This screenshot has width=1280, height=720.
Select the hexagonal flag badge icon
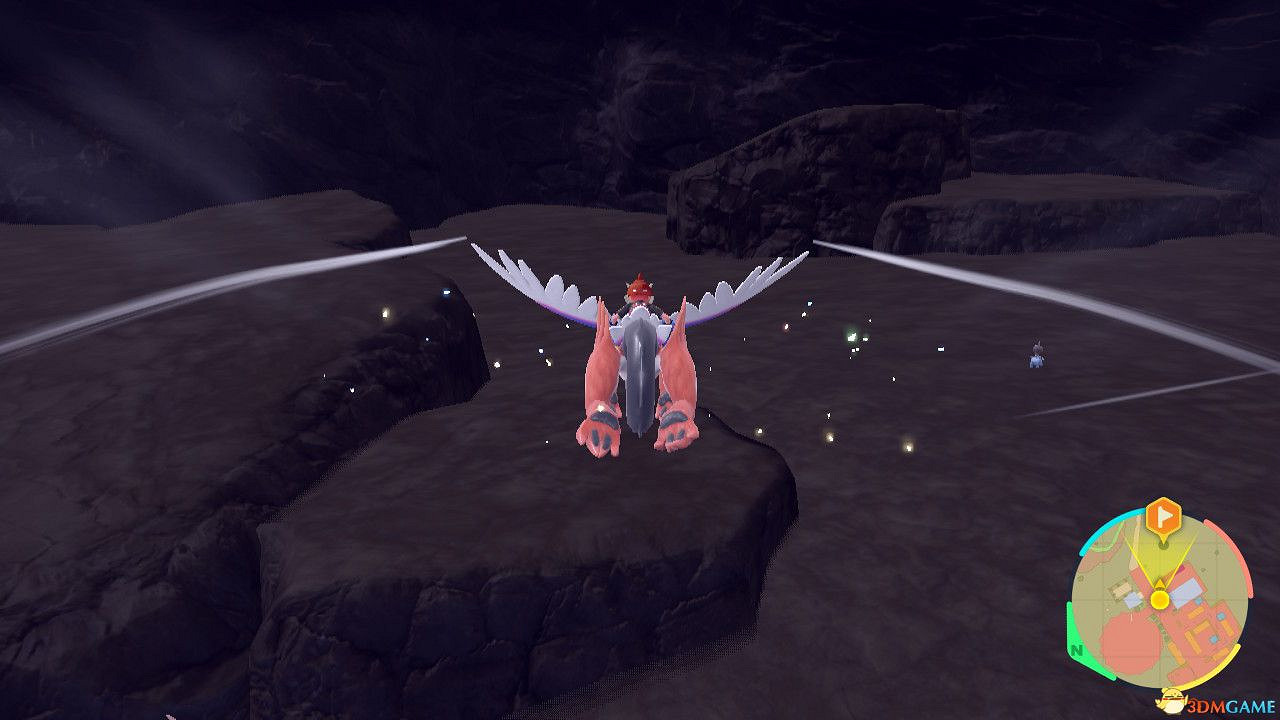click(1162, 516)
